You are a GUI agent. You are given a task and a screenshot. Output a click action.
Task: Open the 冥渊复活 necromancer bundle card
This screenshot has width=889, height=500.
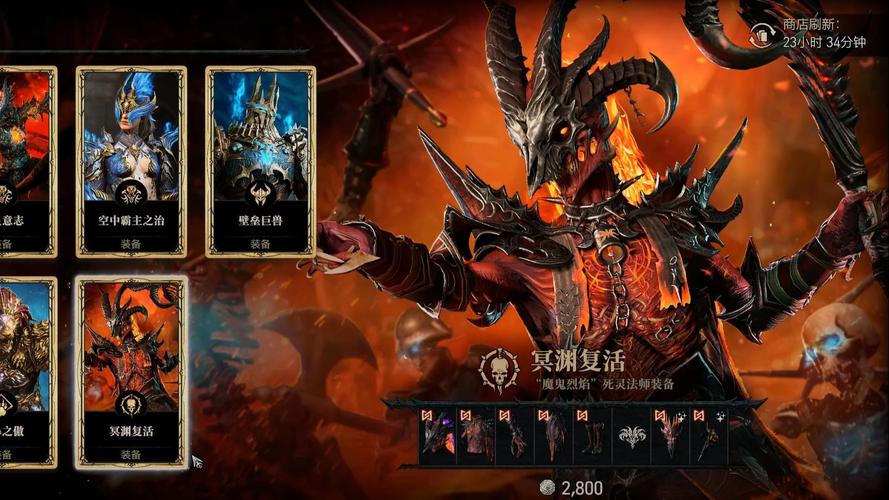(131, 372)
